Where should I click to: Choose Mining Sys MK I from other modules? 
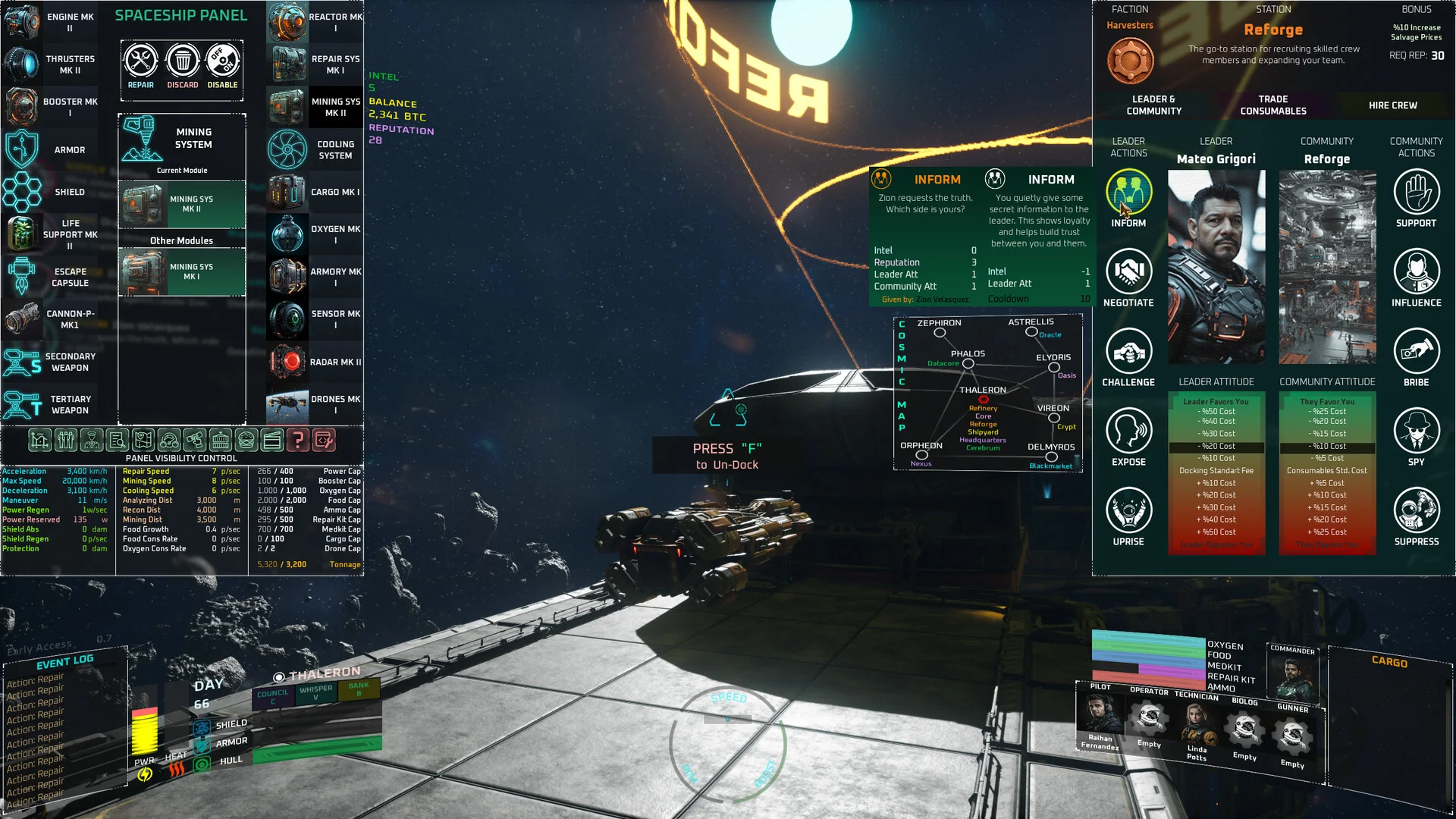(x=182, y=272)
